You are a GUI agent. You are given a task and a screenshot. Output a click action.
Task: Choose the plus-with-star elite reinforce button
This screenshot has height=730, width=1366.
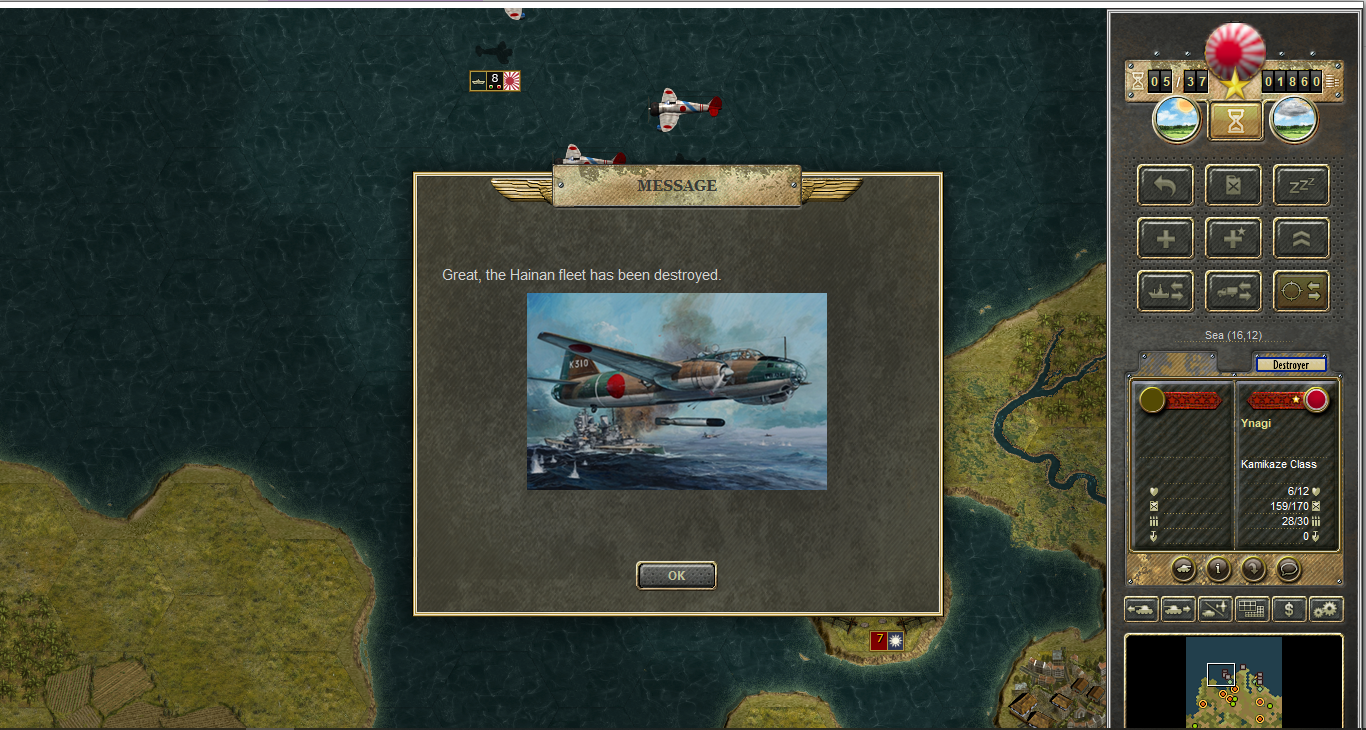click(x=1233, y=238)
